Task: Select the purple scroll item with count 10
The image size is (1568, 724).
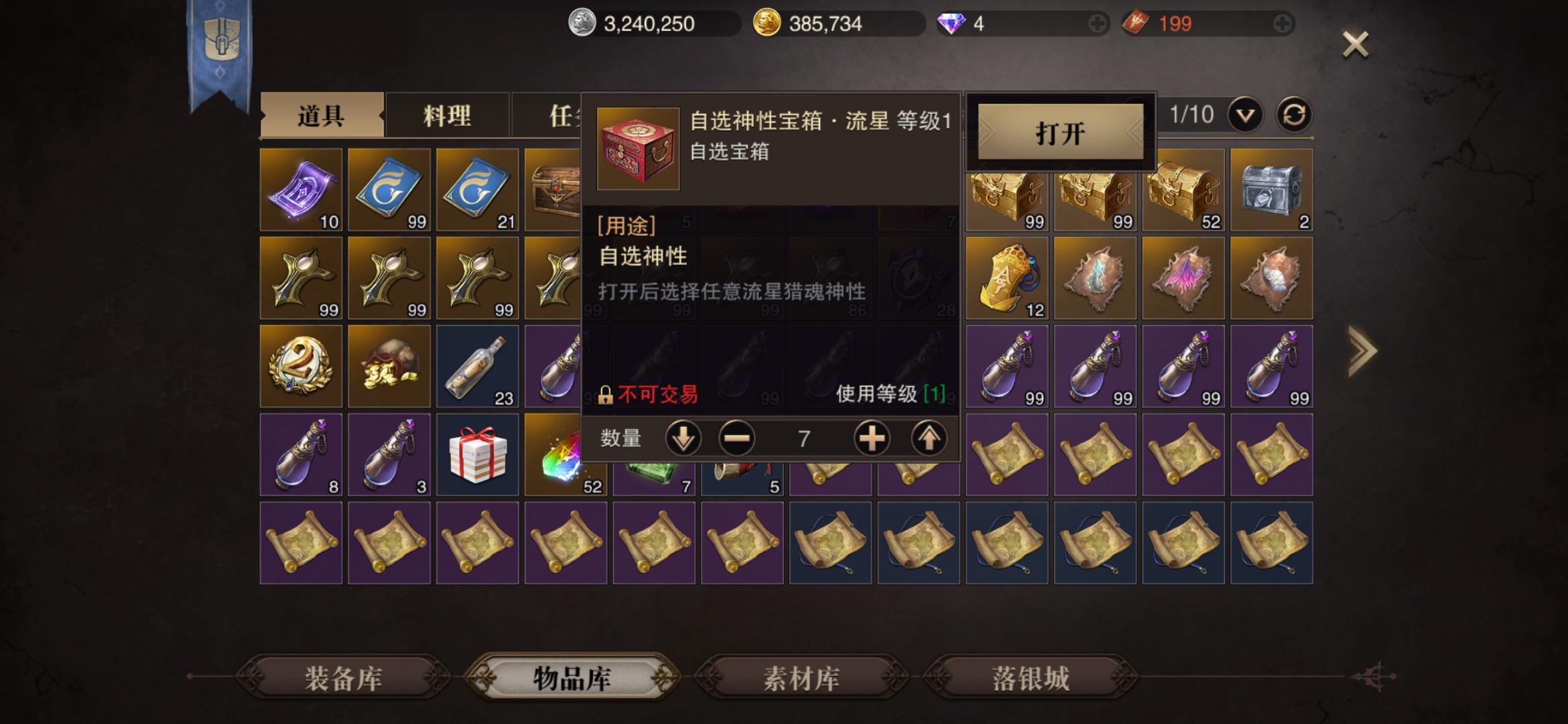Action: pos(300,190)
